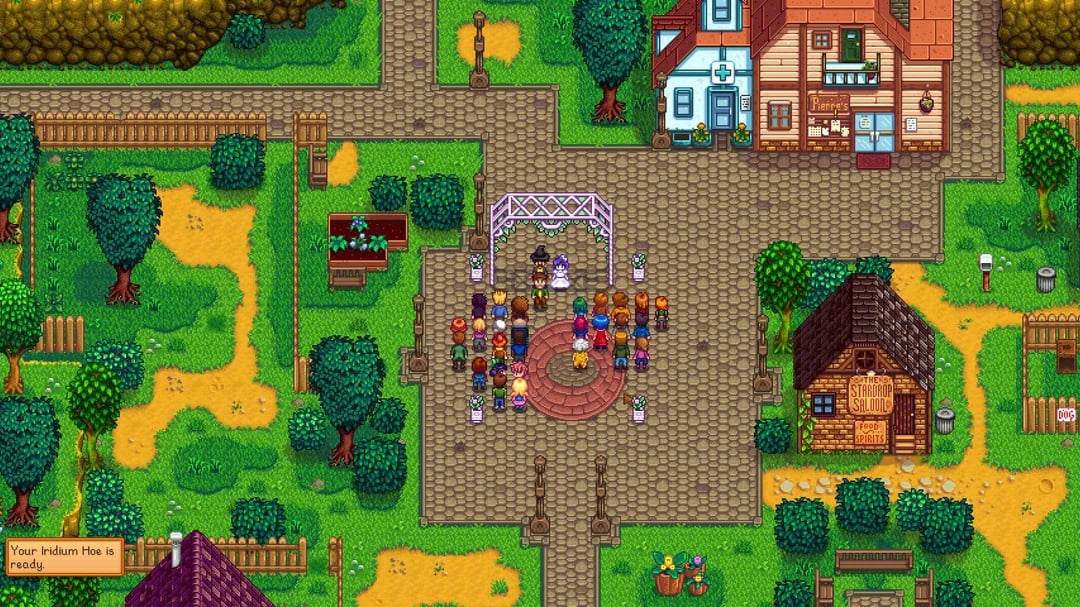Click the Iridium Hoe ready notification
Screen dimensions: 1080x607
64,557
